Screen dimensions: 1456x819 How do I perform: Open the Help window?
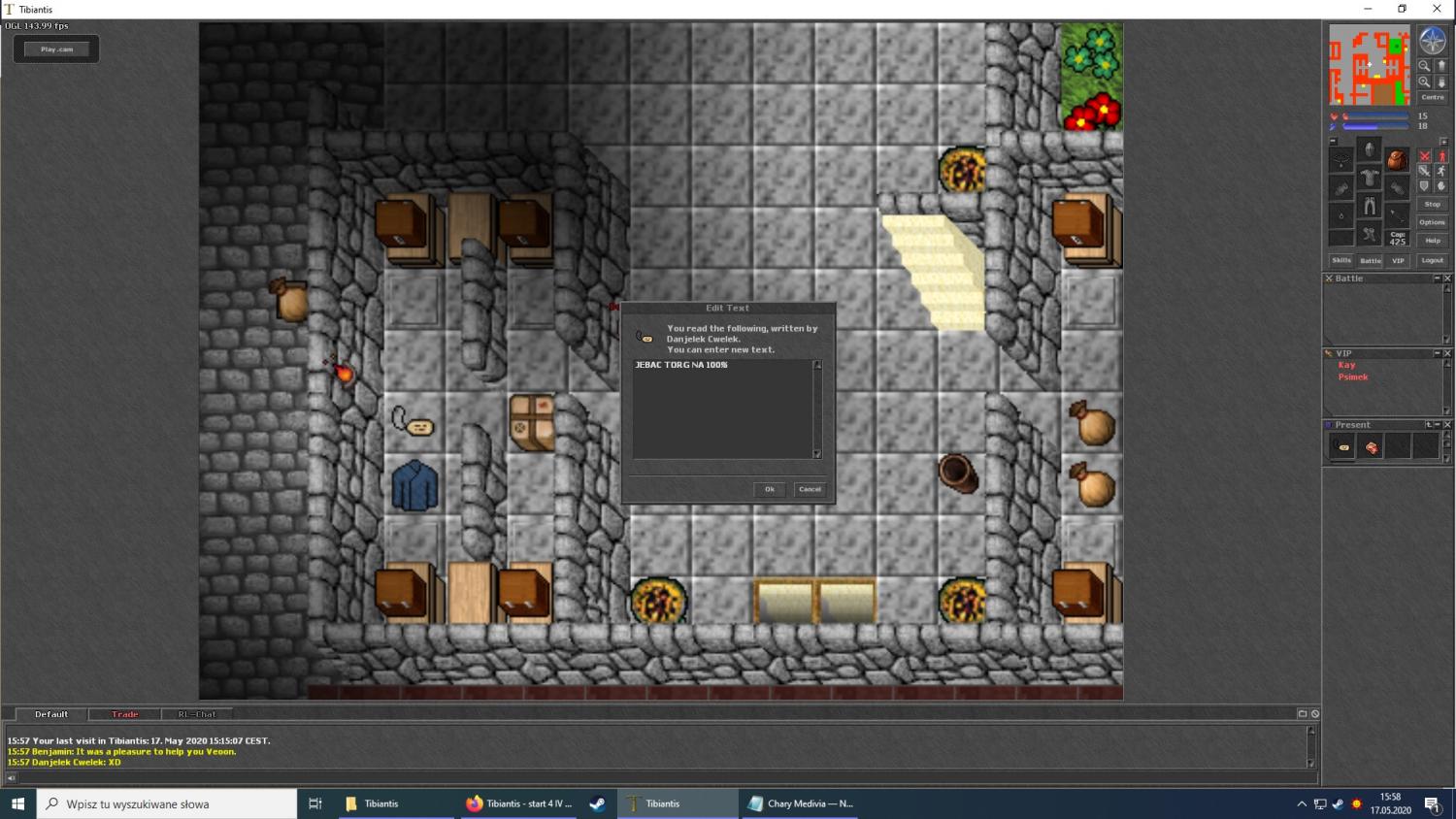[1432, 241]
